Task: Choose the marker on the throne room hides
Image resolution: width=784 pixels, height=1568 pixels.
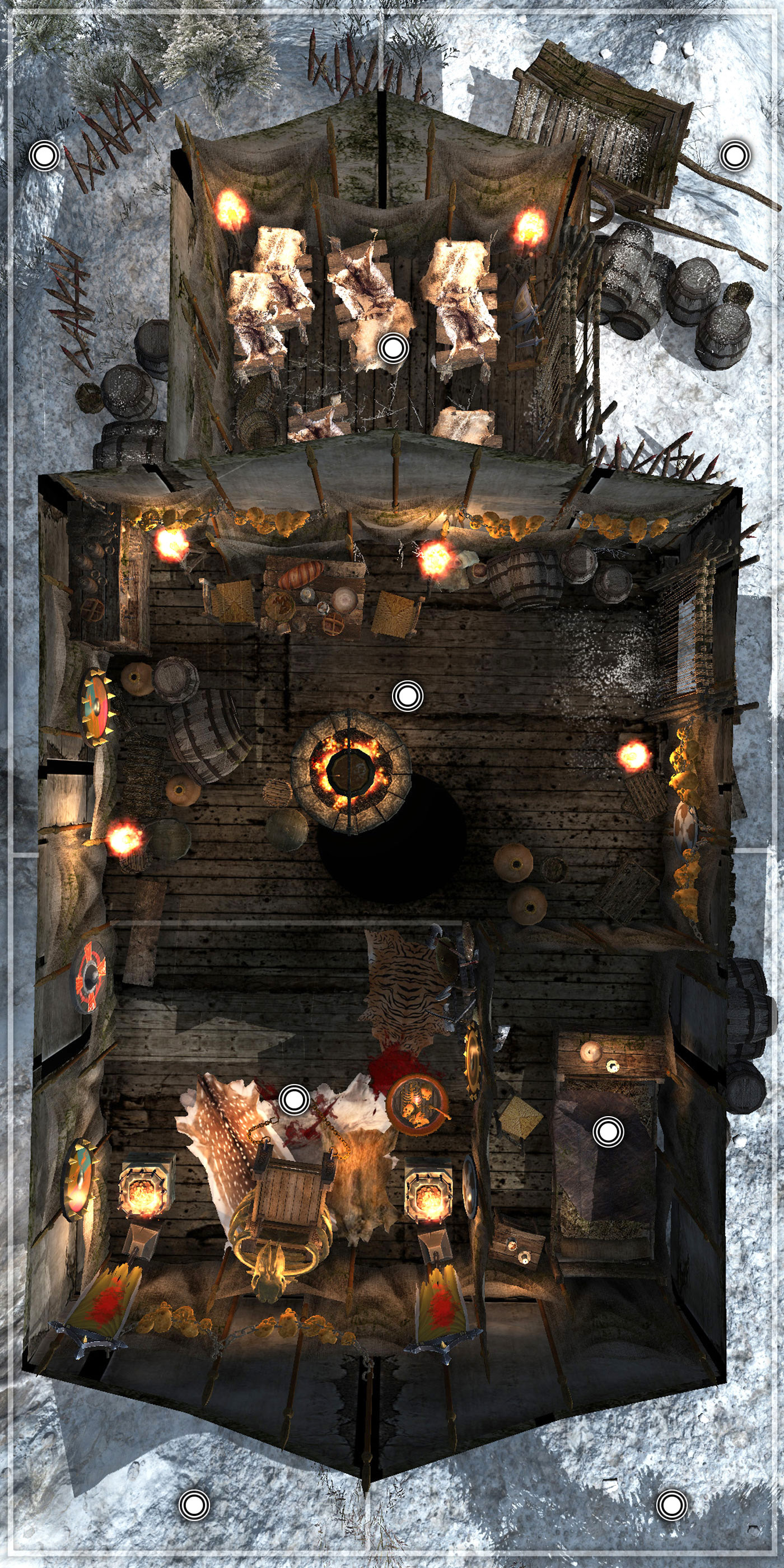Action: 294,1099
